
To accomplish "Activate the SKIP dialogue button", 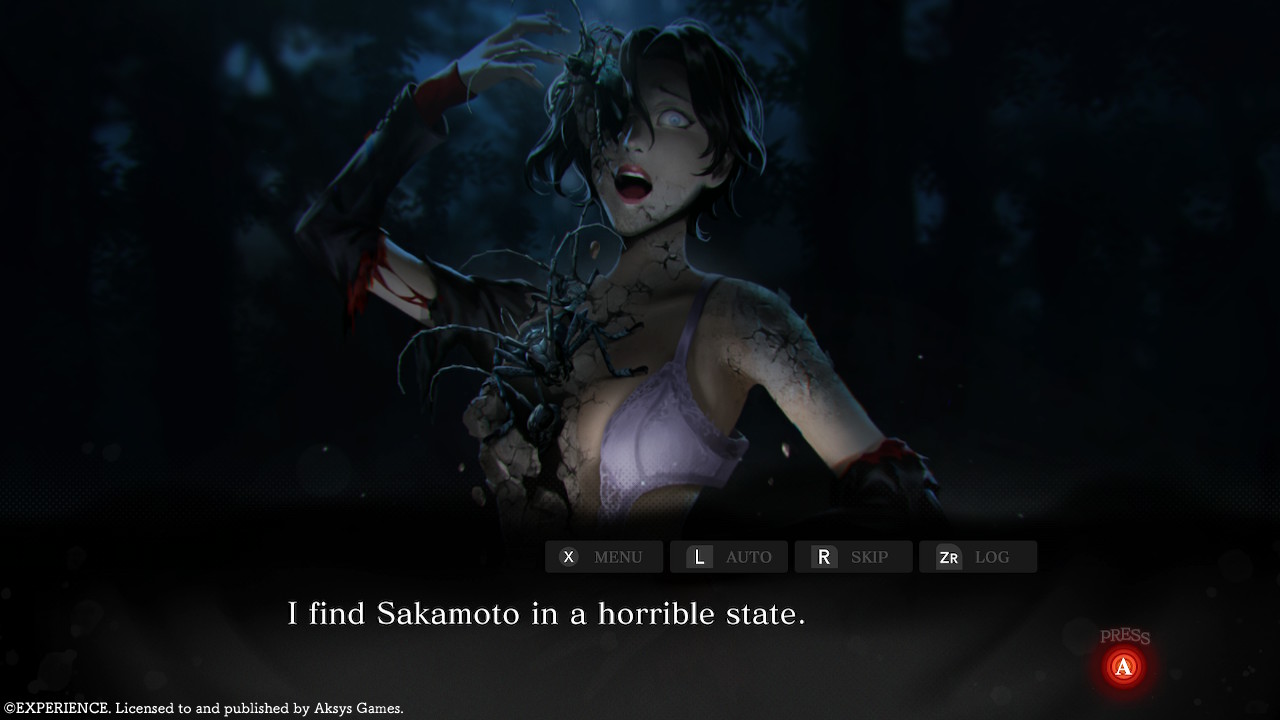I will click(x=853, y=557).
